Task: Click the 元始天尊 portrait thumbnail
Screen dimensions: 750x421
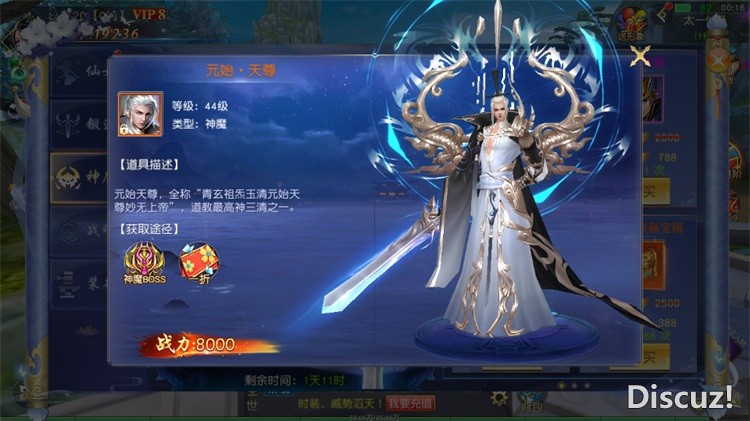Action: 140,114
